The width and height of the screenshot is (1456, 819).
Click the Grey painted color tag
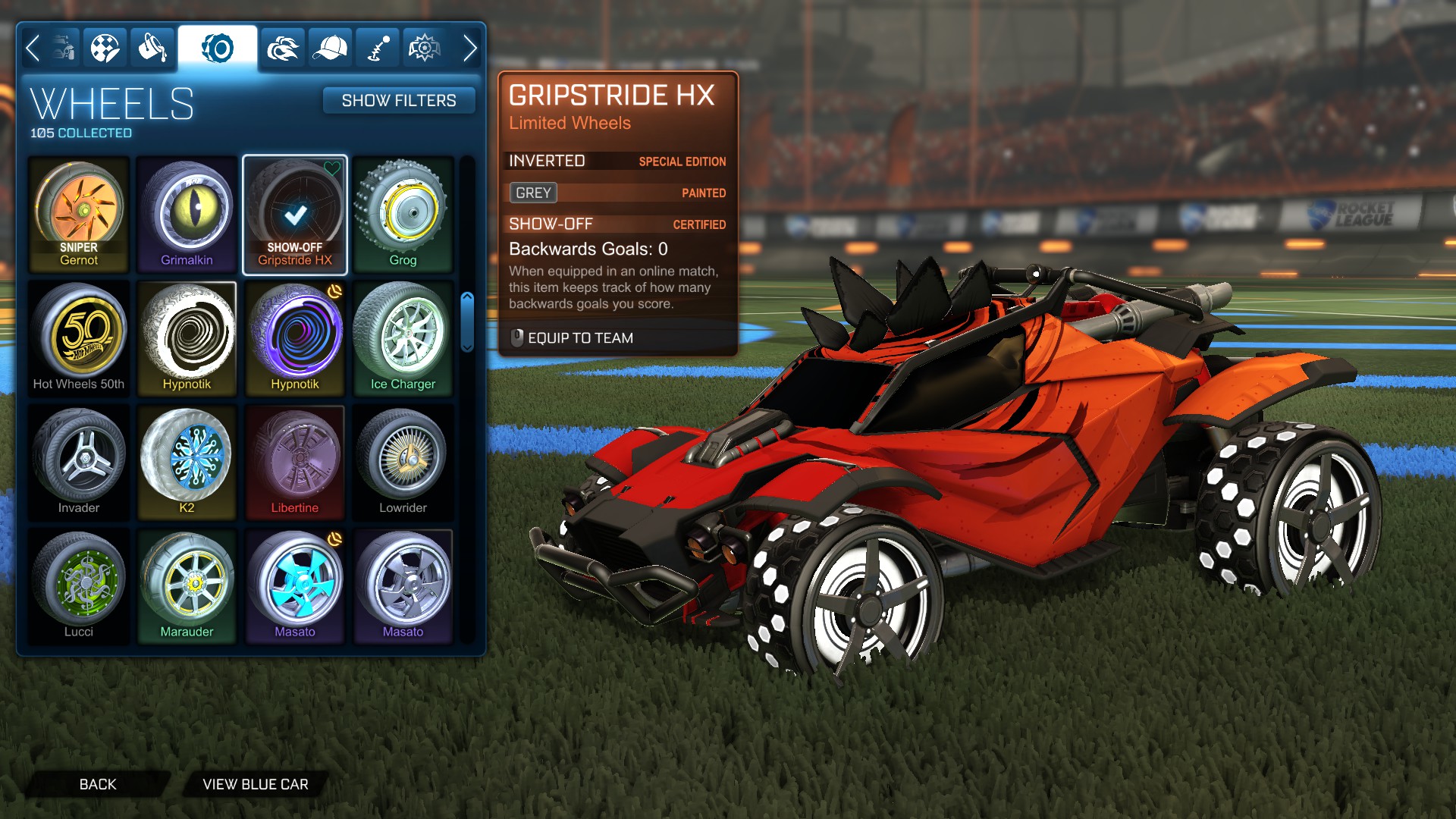click(x=533, y=193)
